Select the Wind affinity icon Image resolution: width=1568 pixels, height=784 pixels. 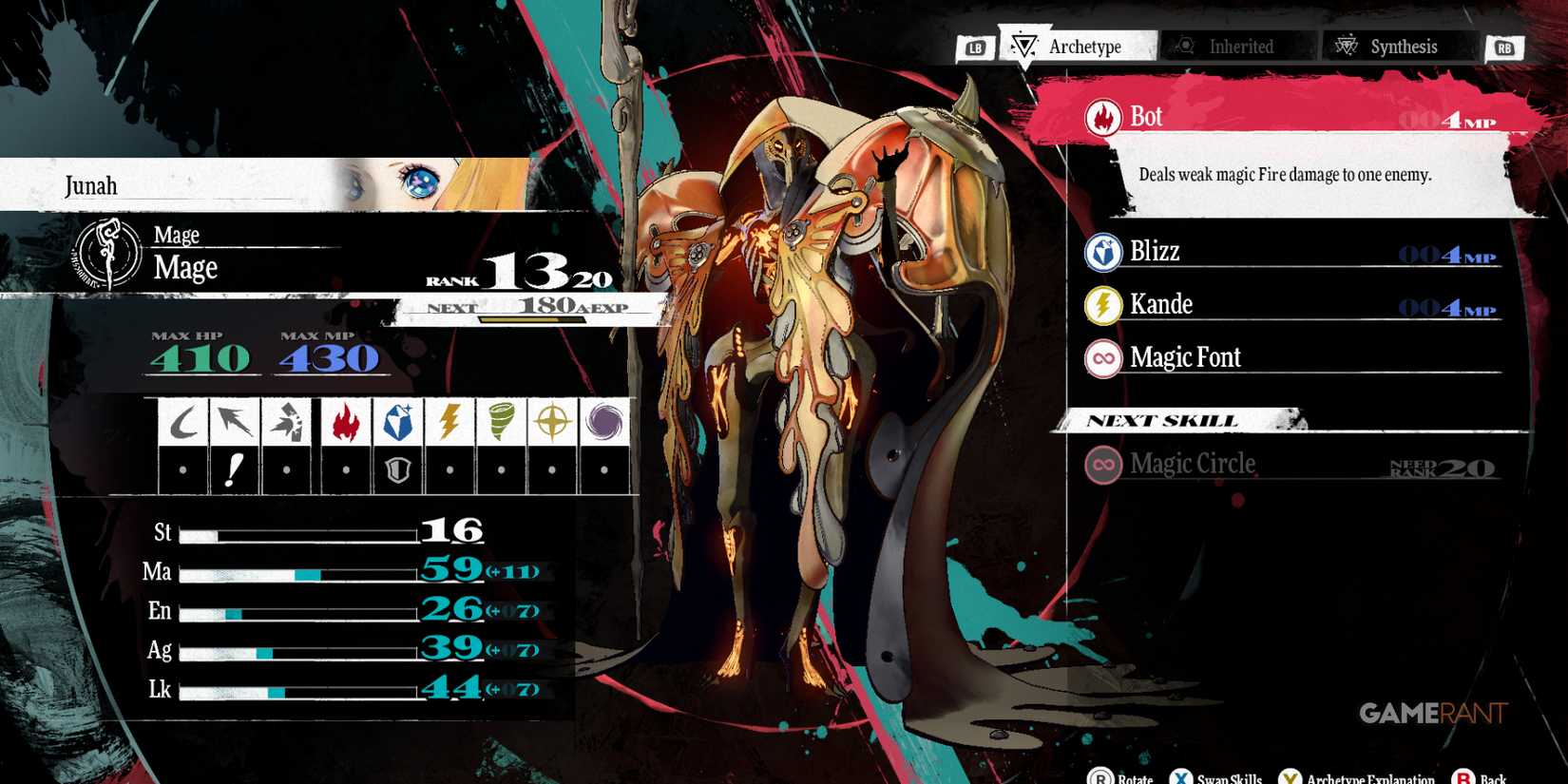point(502,421)
